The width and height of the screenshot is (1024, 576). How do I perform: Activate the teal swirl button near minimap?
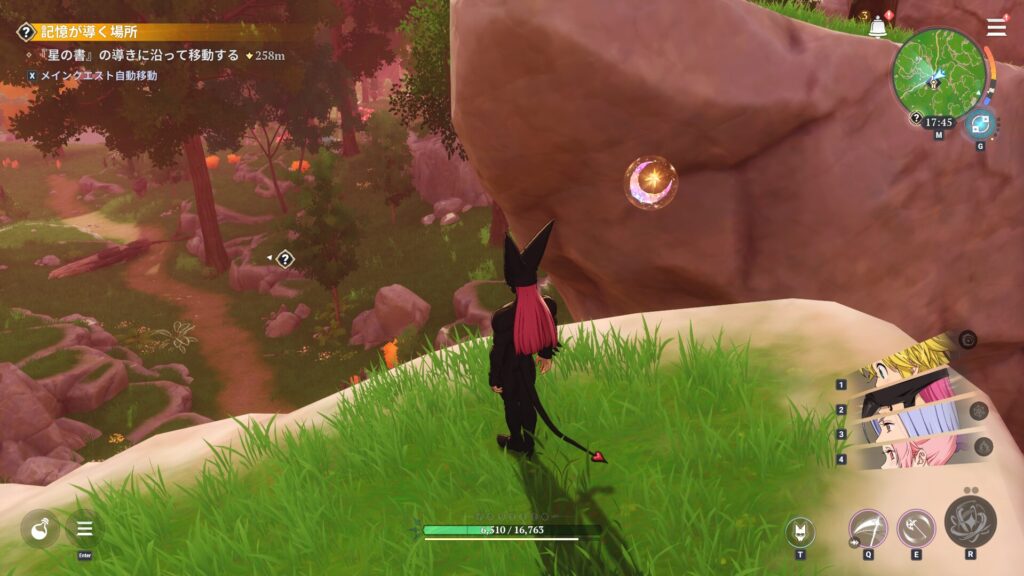pos(979,125)
